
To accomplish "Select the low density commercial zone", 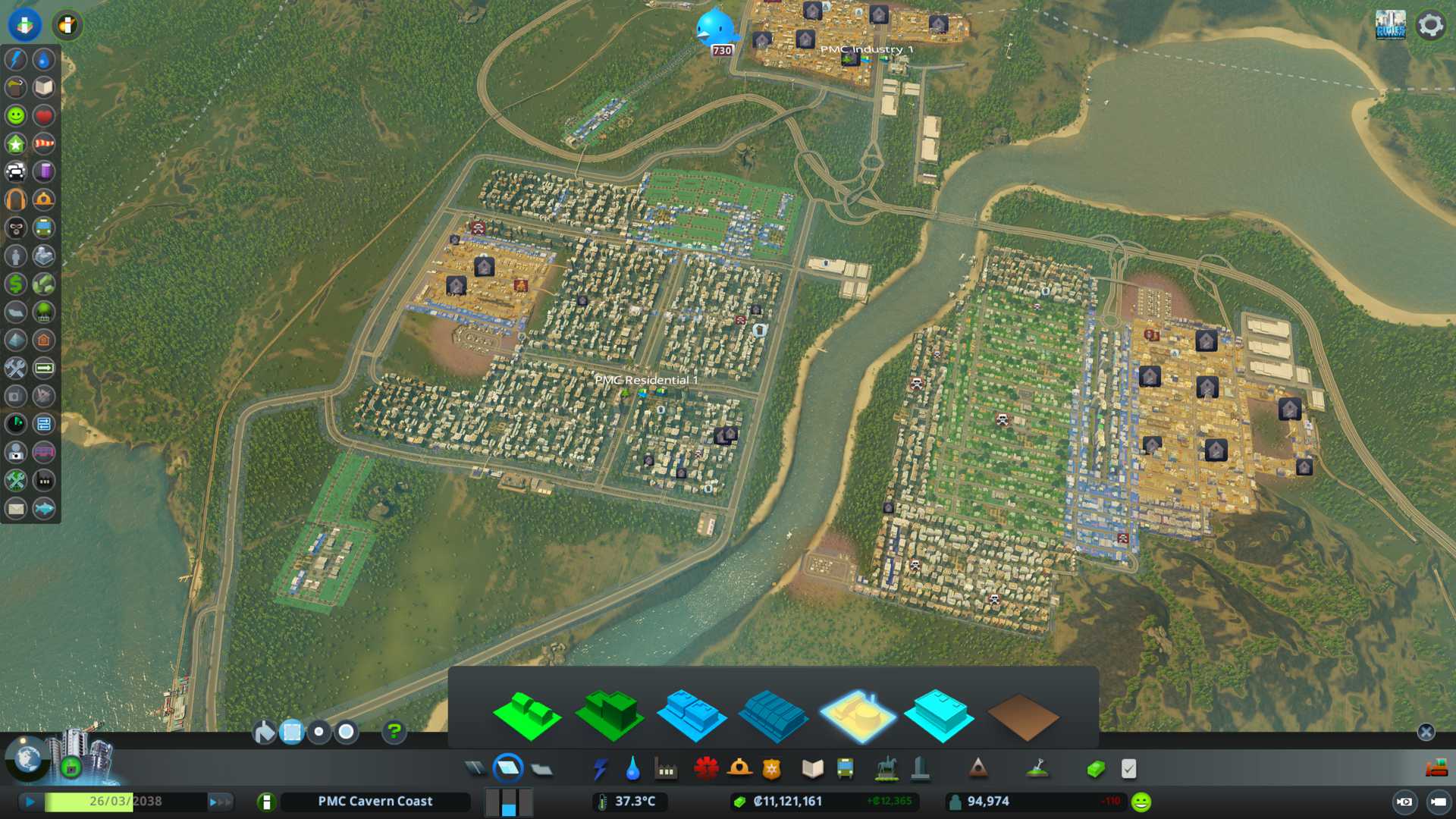I will pyautogui.click(x=692, y=715).
